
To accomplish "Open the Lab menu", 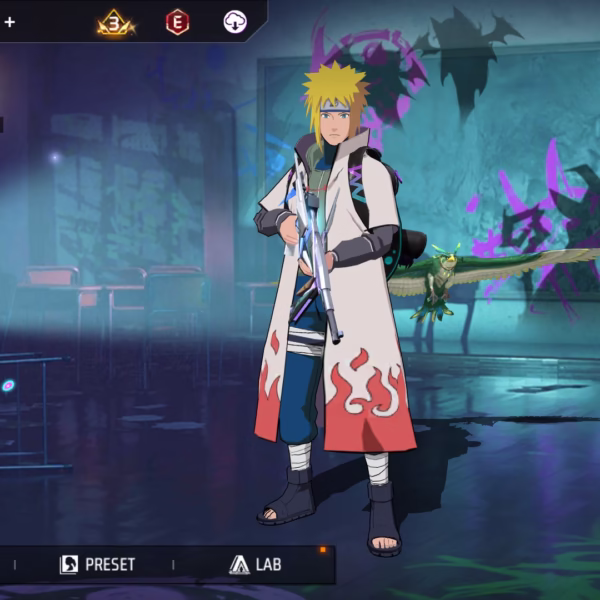I will [x=255, y=565].
